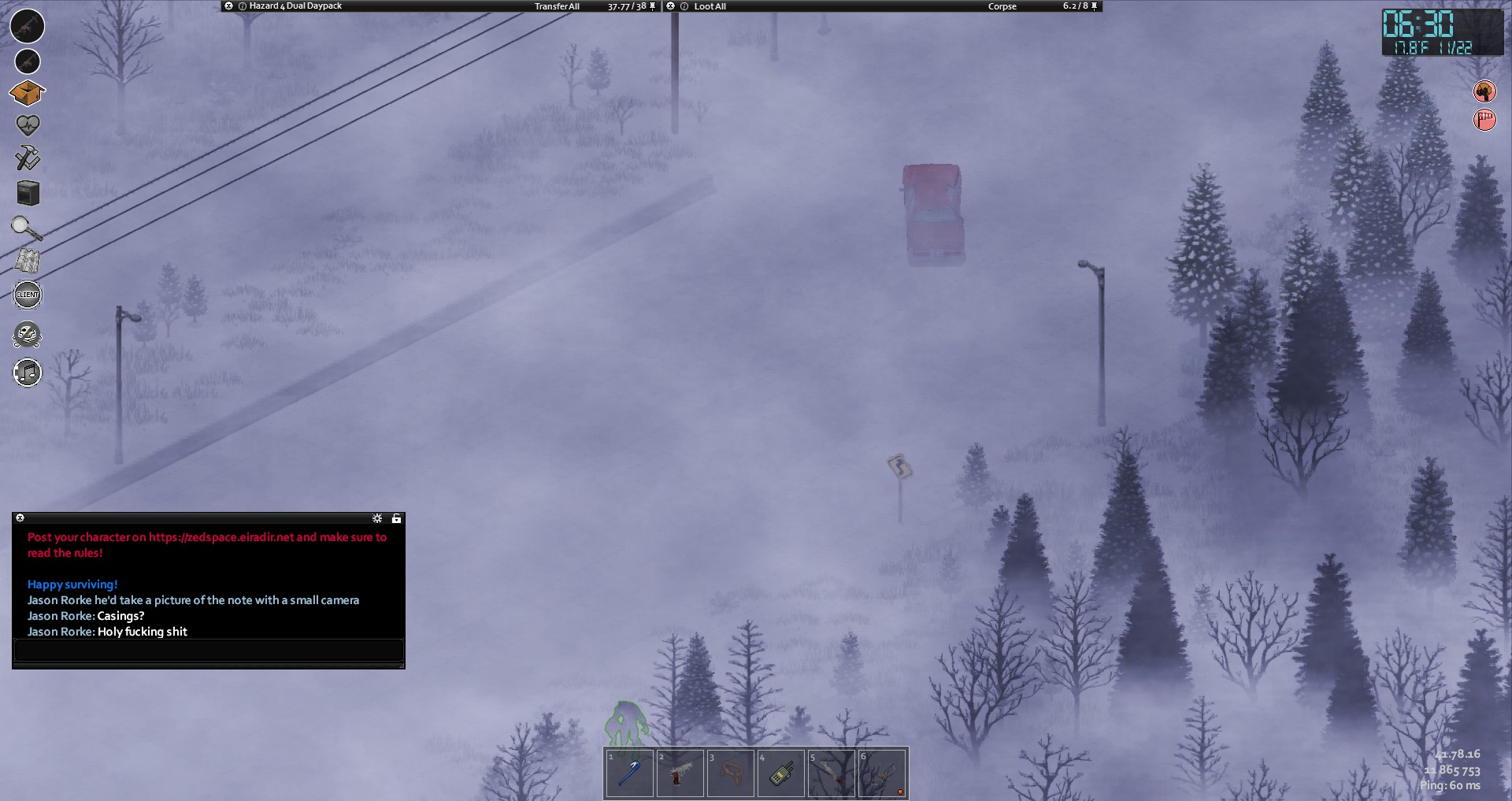Click Loot All on the corpse panel
1512x801 pixels.
(710, 6)
